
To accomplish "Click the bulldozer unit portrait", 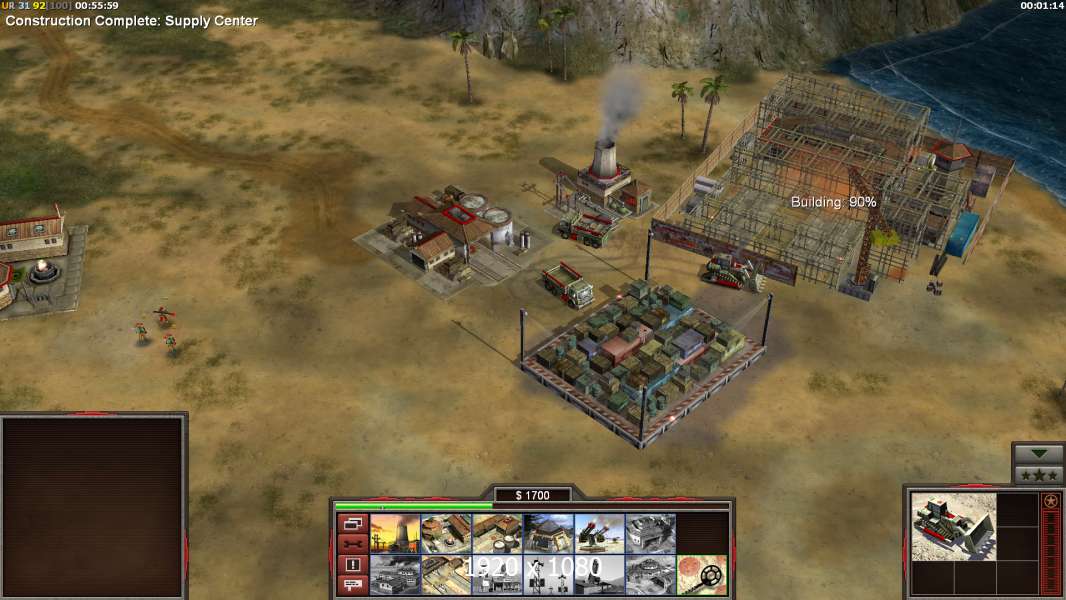I will [954, 526].
